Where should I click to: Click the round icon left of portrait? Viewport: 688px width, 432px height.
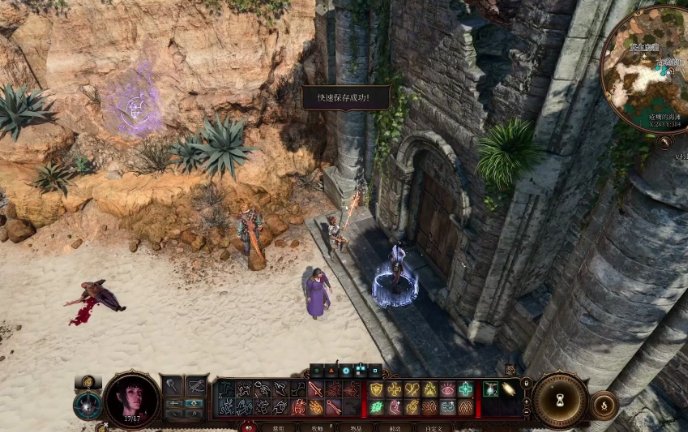pos(88,404)
